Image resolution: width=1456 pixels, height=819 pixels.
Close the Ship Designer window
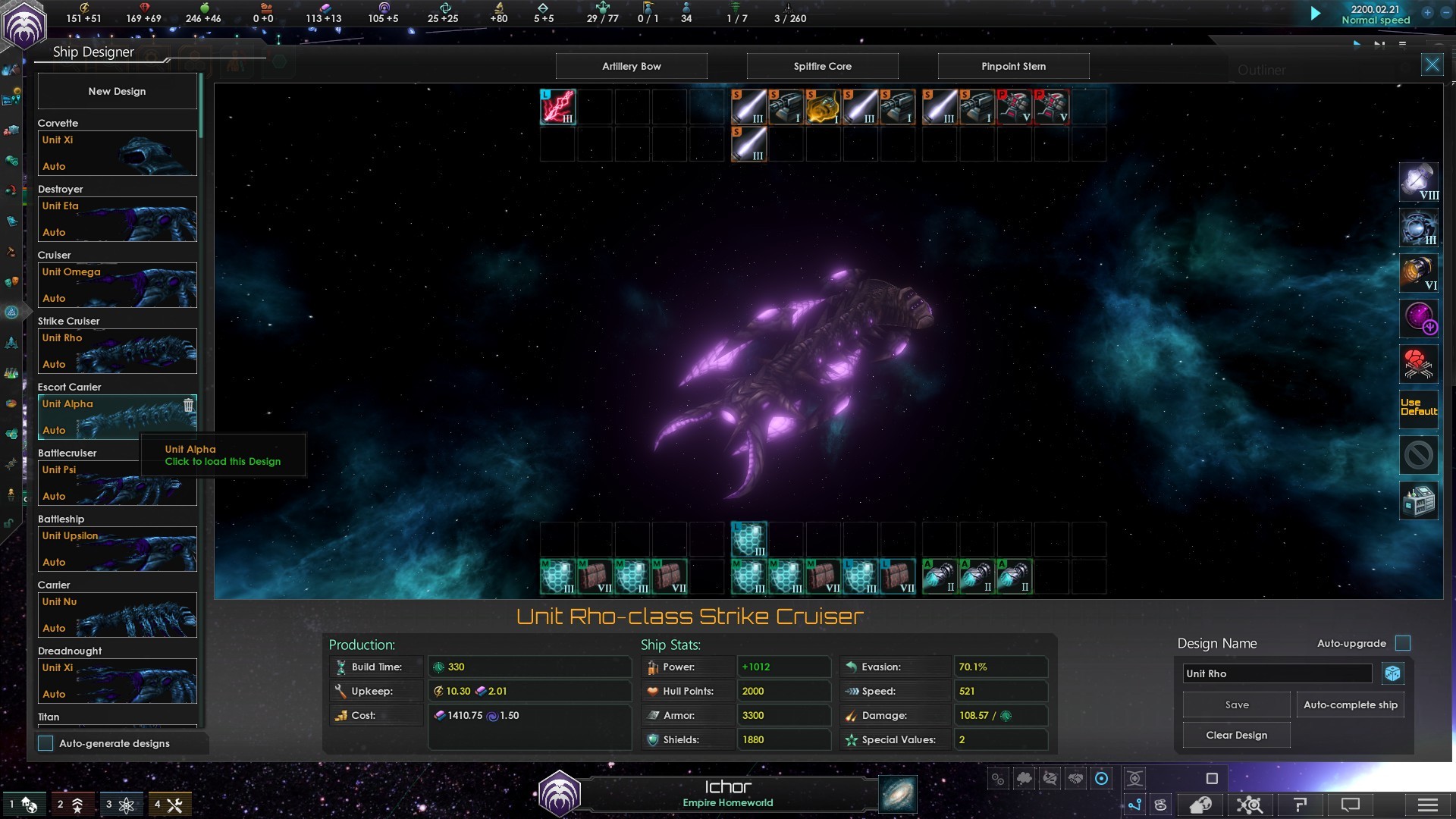1432,64
